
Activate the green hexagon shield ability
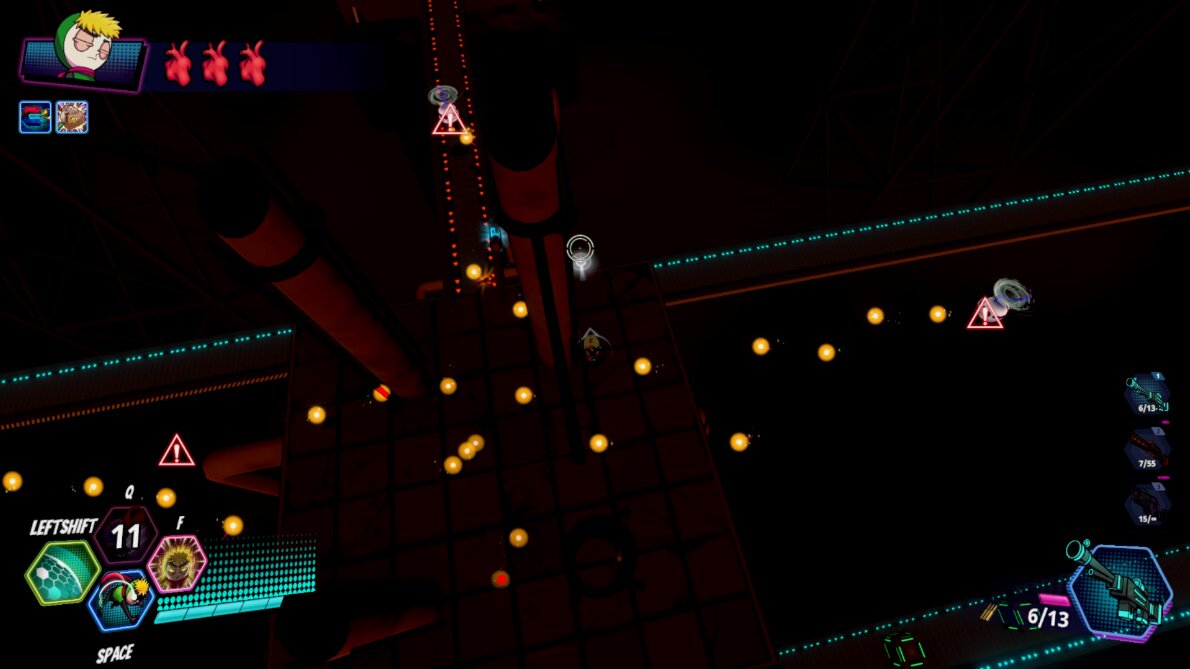tap(61, 572)
